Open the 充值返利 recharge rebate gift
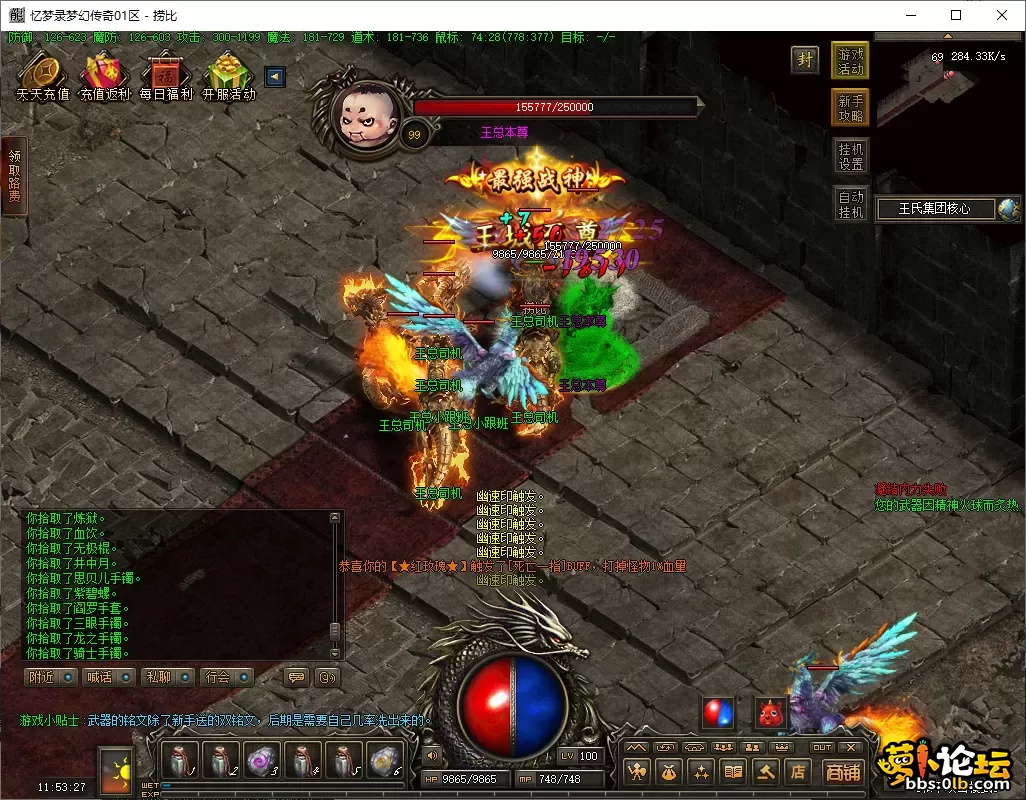1026x800 pixels. 105,76
